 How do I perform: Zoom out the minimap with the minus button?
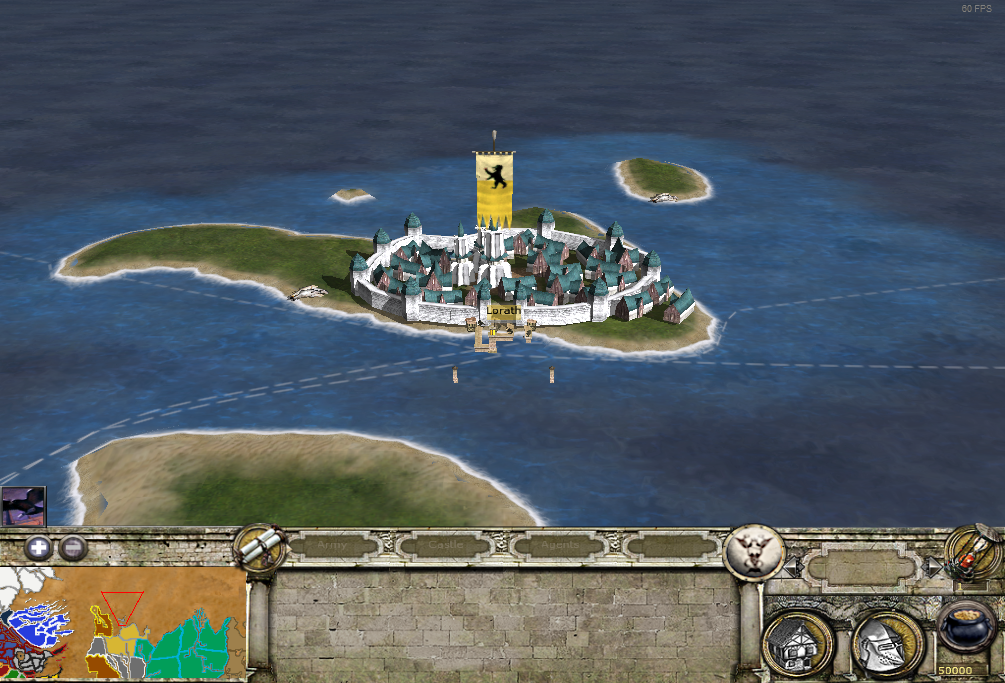click(x=72, y=548)
